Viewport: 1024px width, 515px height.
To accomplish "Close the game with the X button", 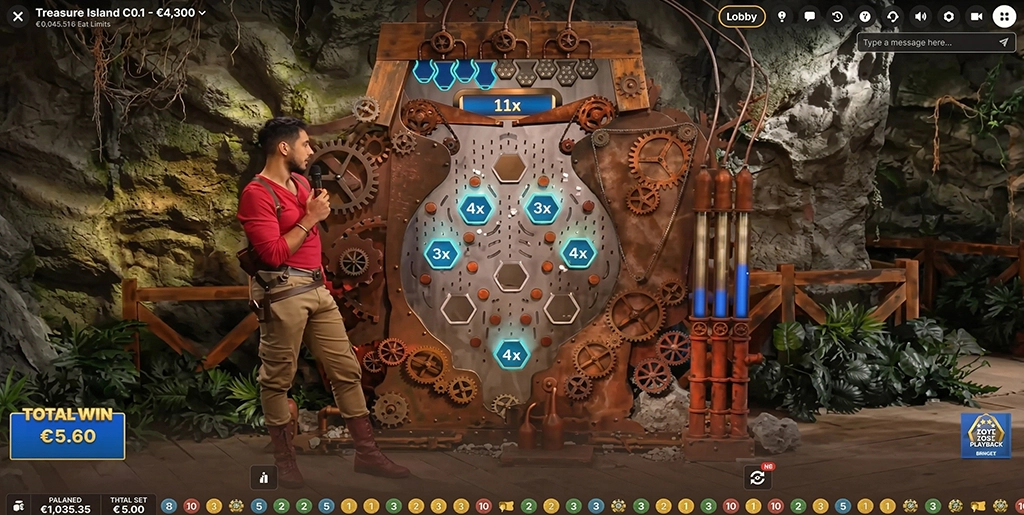I will click(x=17, y=16).
